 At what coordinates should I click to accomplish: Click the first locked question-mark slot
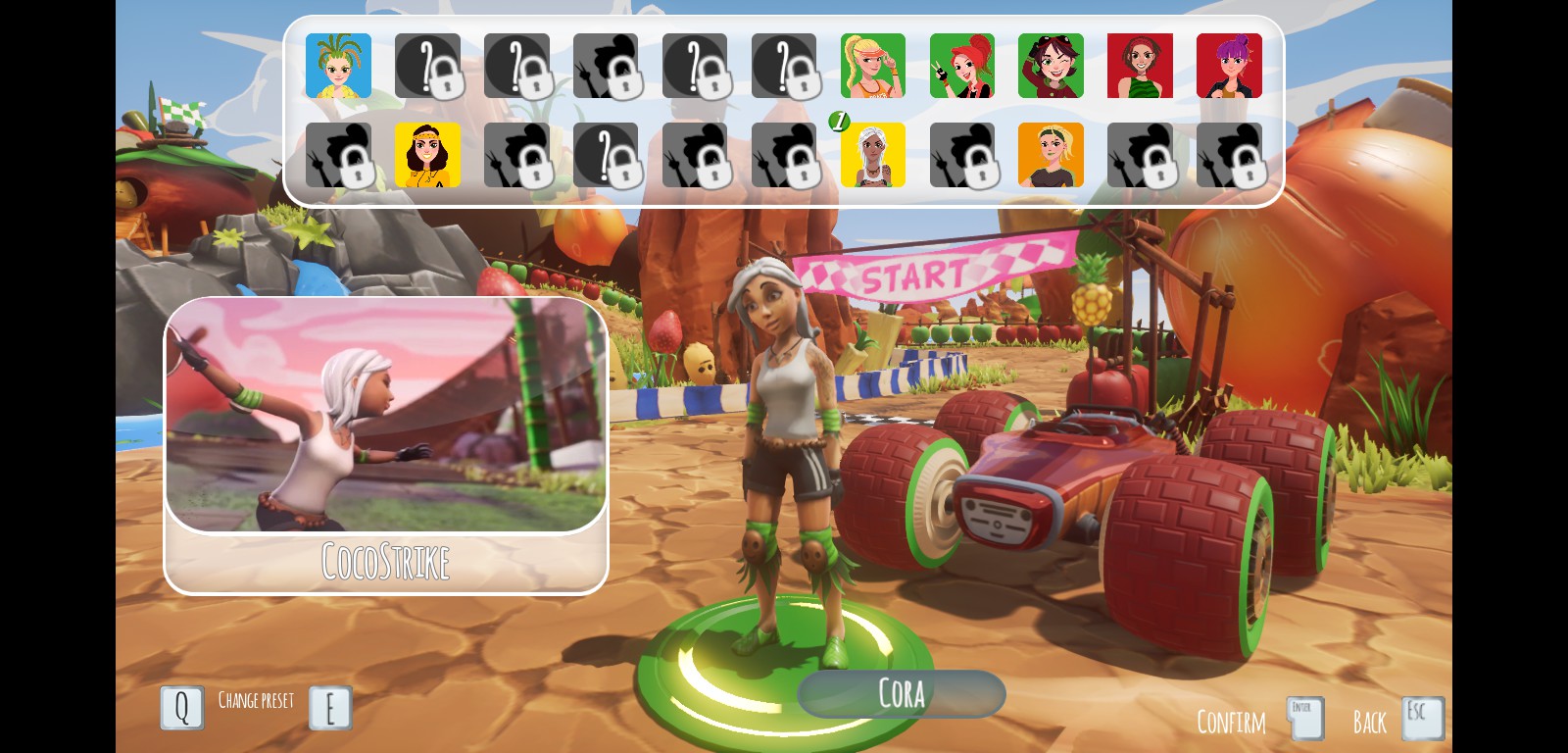point(428,66)
